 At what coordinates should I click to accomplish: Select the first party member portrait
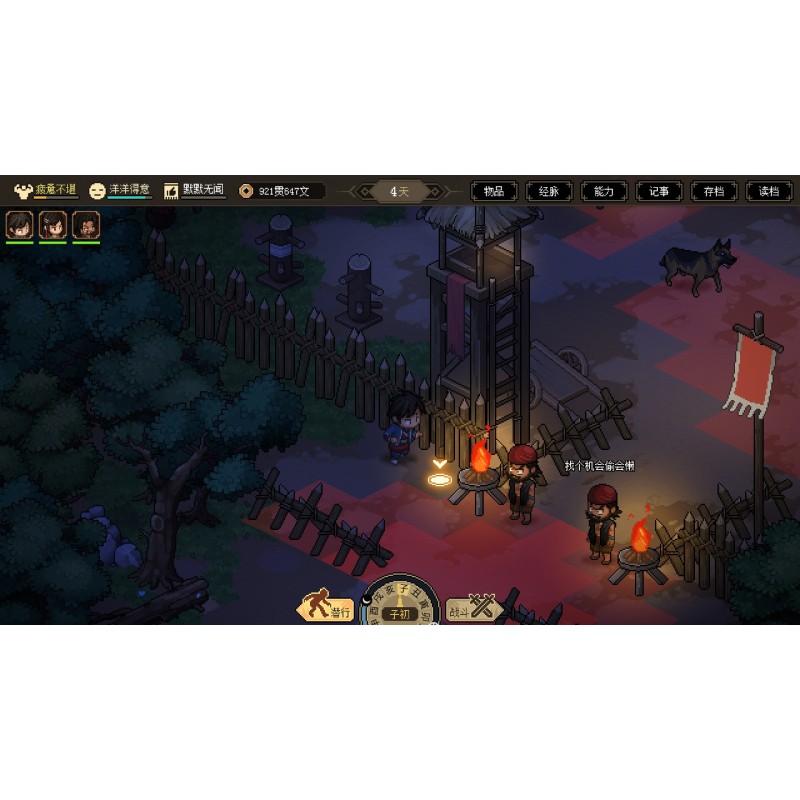pyautogui.click(x=20, y=225)
